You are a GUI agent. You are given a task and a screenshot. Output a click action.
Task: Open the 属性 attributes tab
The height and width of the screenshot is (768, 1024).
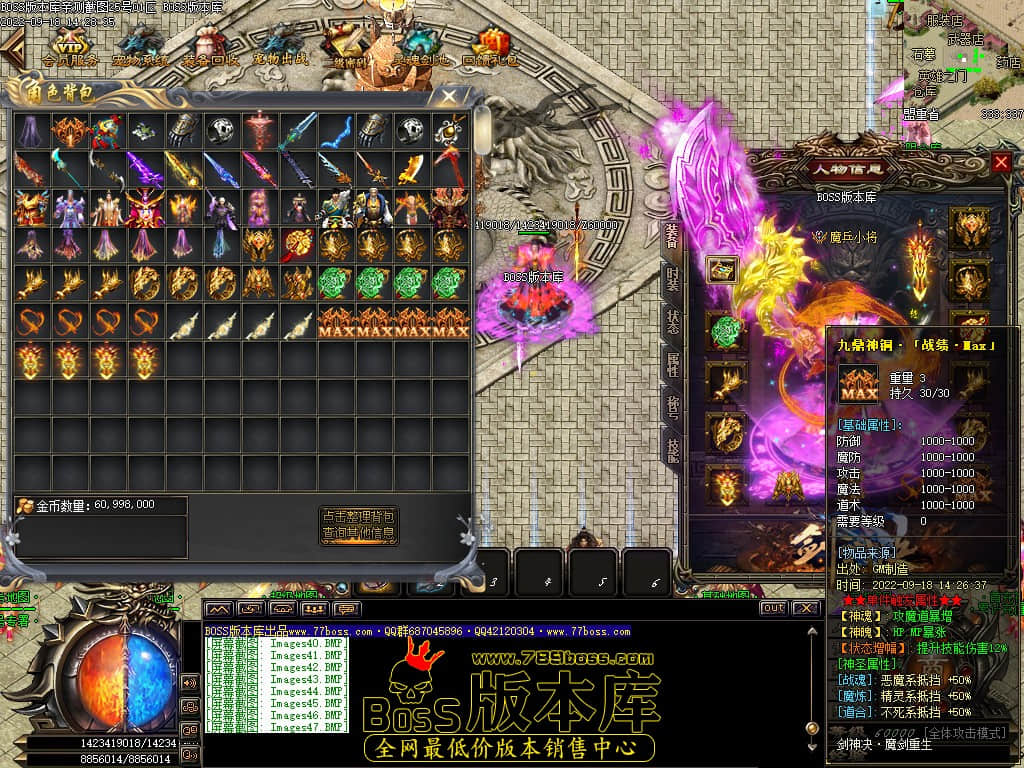coord(673,364)
